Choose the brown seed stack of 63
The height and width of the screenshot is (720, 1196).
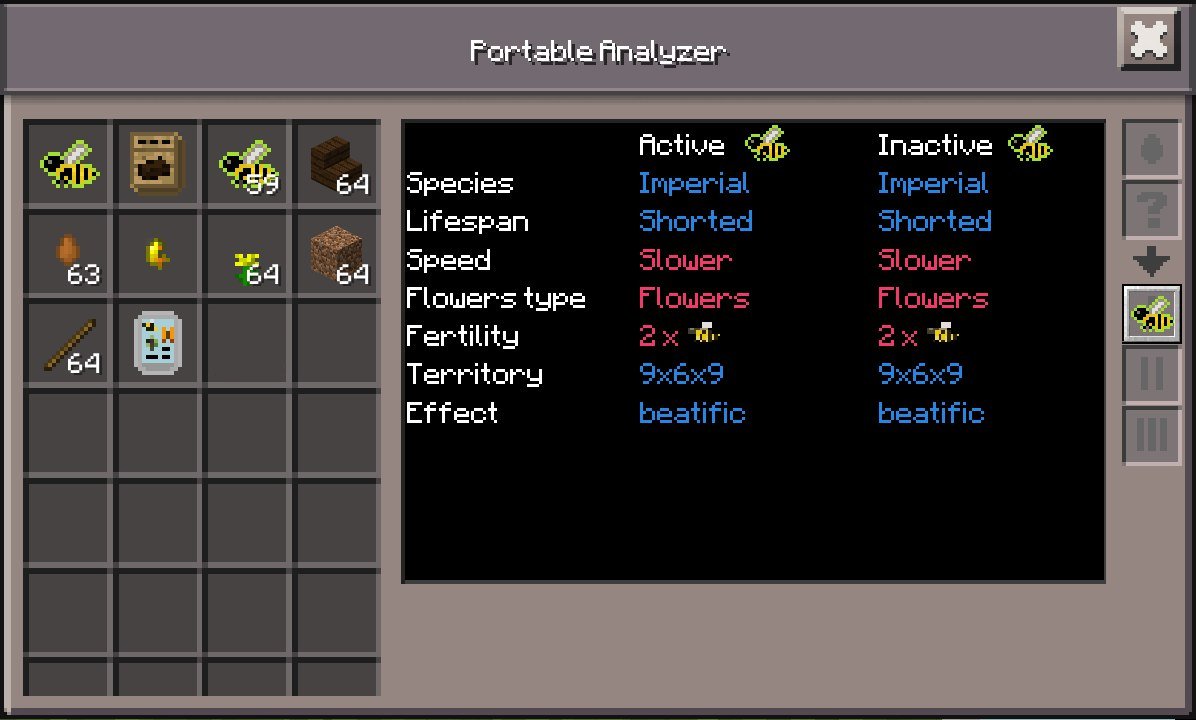point(69,253)
